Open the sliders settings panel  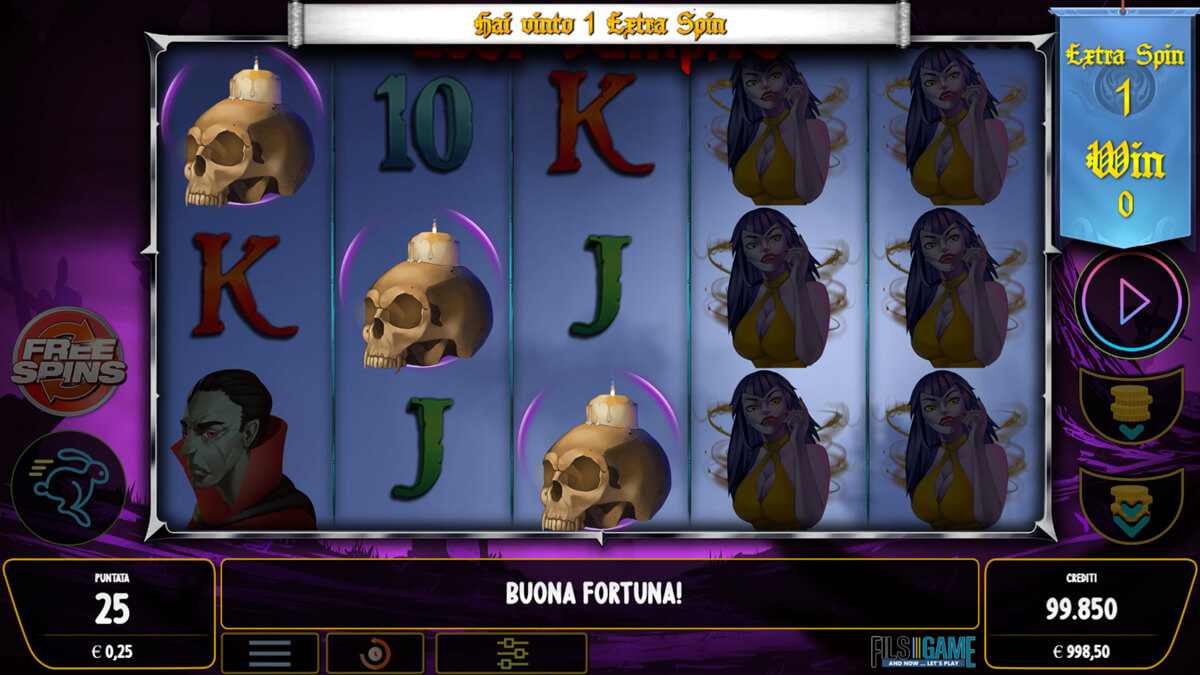(x=511, y=654)
